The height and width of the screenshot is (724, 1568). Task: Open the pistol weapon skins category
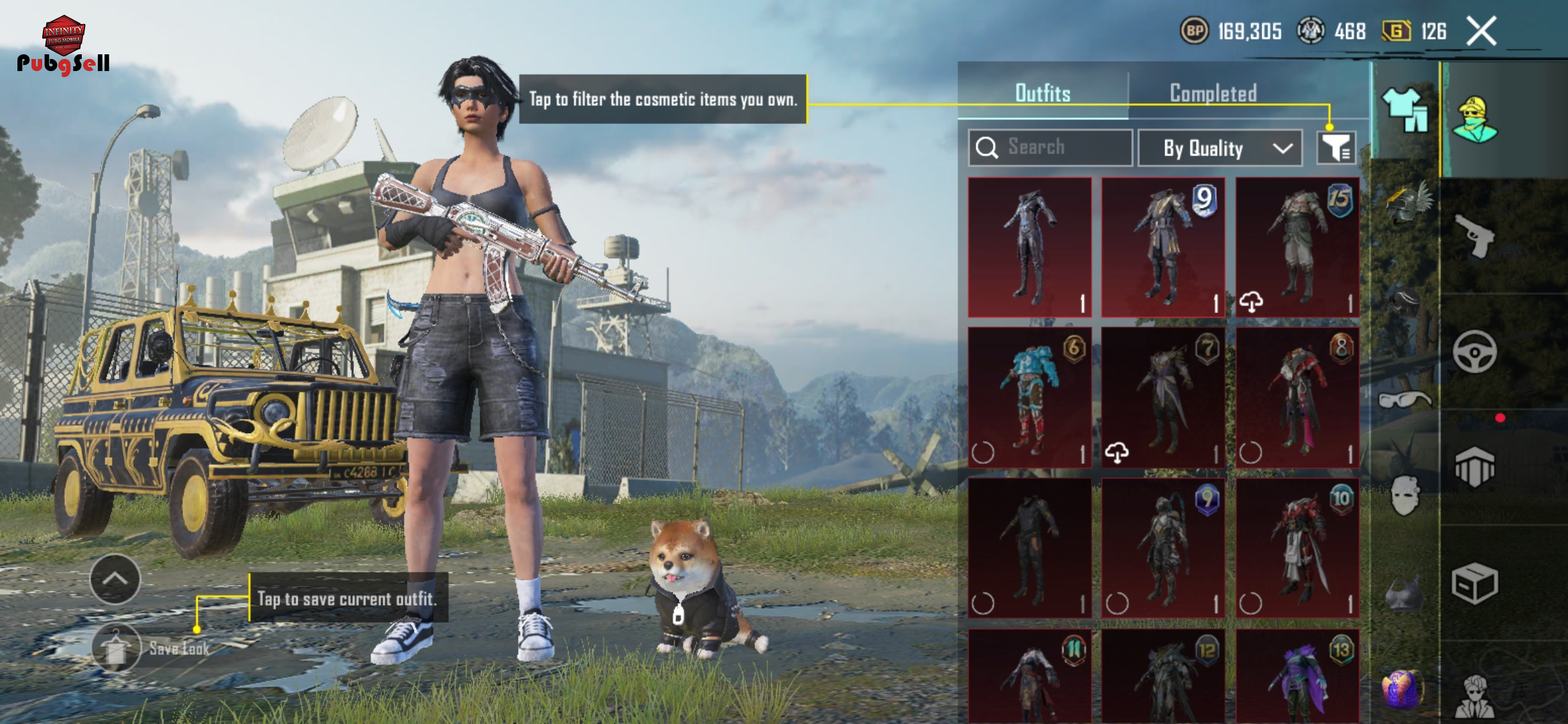pos(1474,236)
